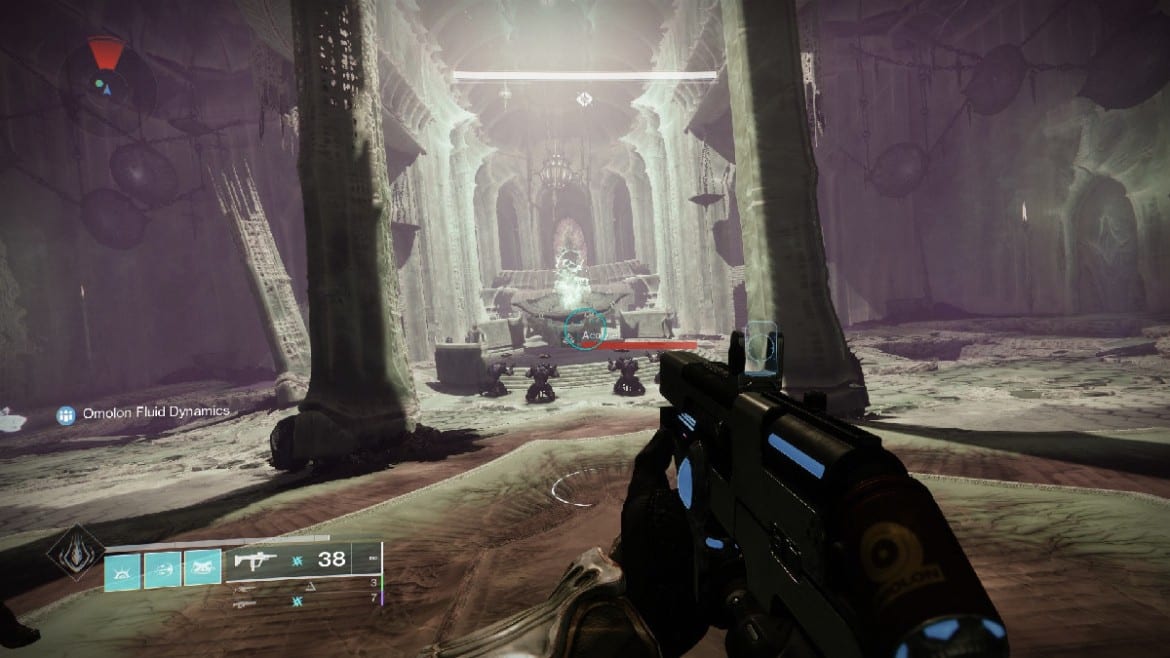Click the Omolon Fluid Dynamics notification

tap(143, 412)
